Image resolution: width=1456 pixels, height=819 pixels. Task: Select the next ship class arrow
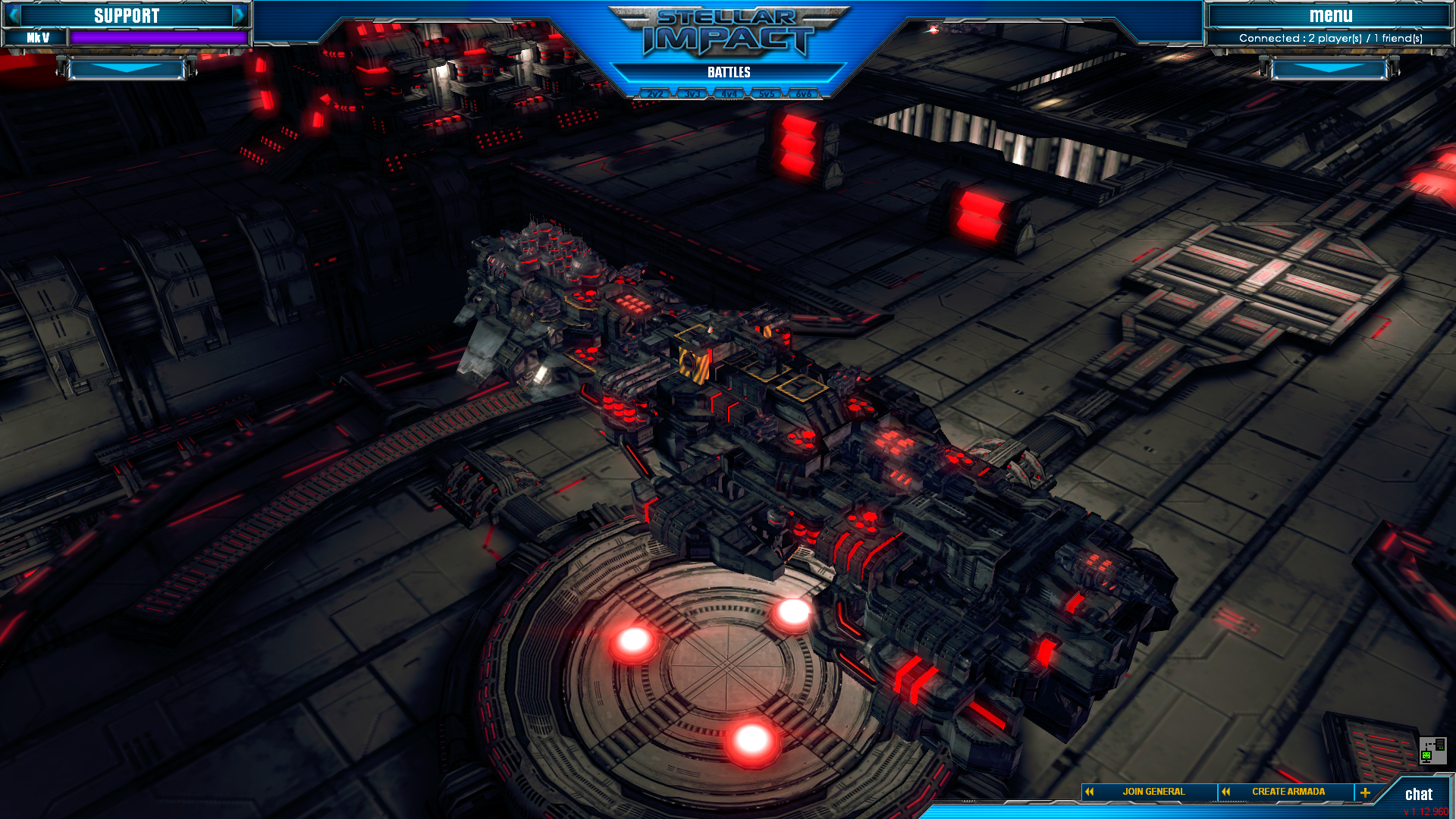241,15
